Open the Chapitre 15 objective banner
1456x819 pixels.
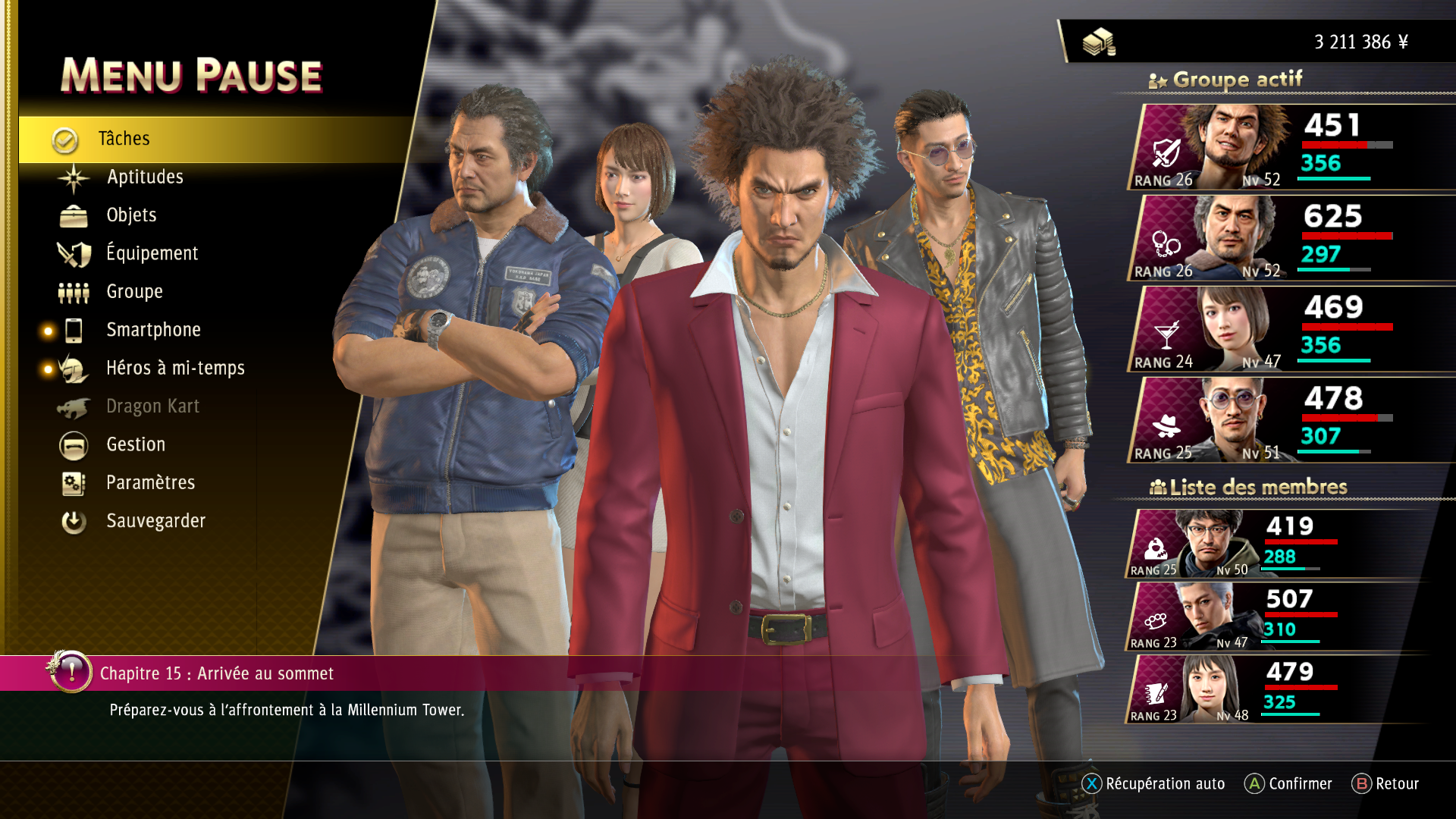[217, 673]
